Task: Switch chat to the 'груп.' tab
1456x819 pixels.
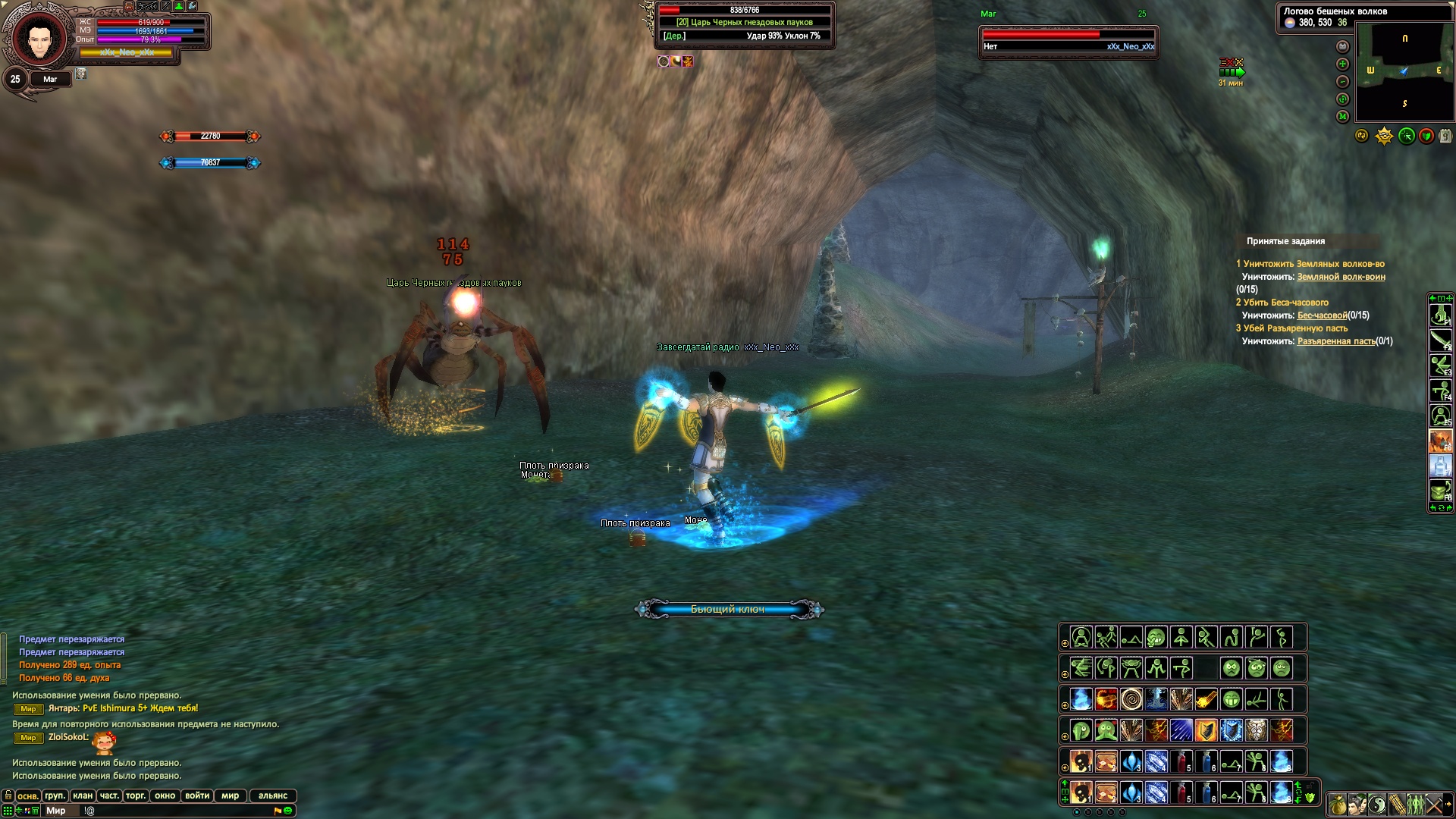Action: (55, 795)
